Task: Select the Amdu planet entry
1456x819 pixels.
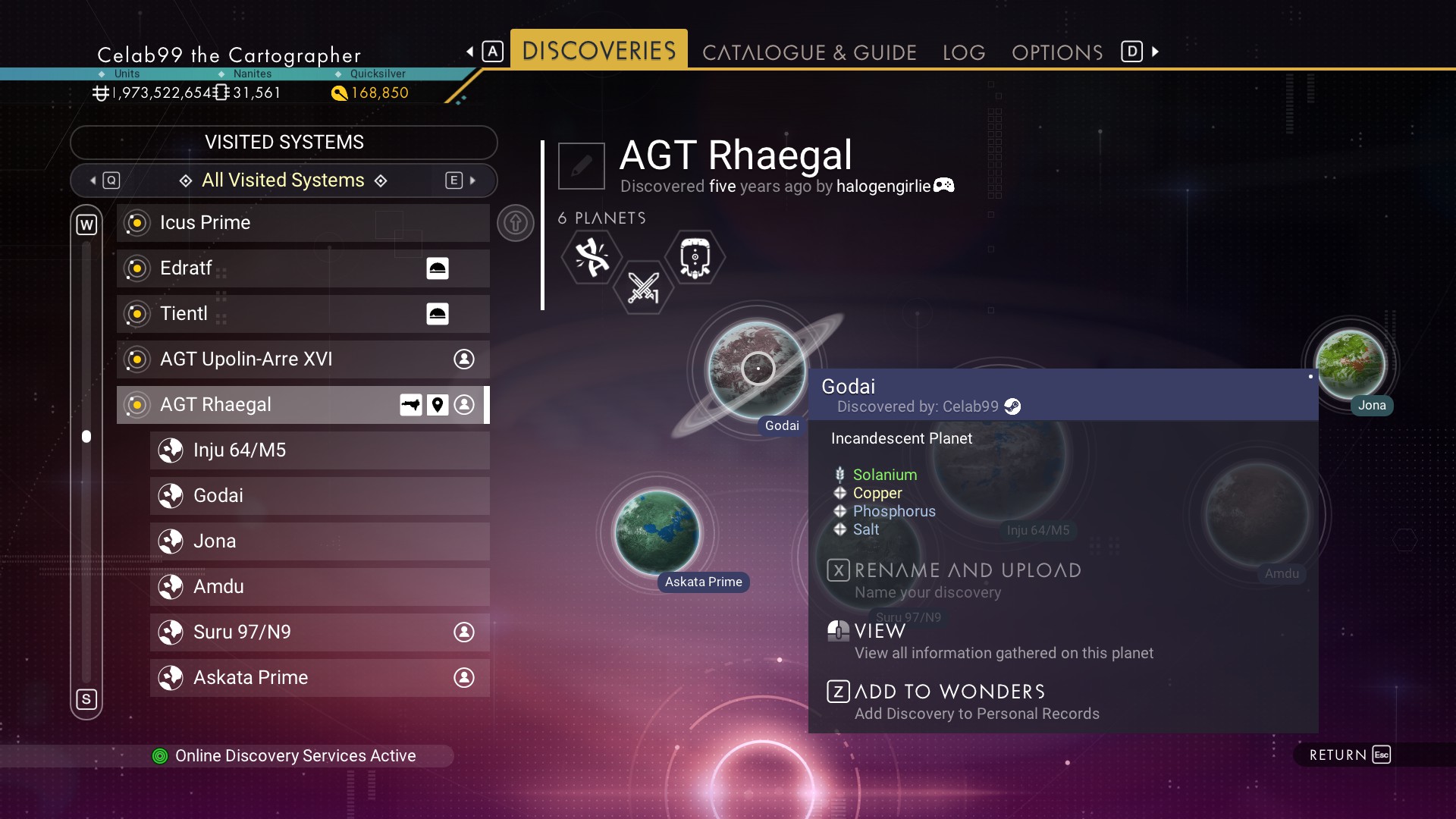Action: pos(319,587)
